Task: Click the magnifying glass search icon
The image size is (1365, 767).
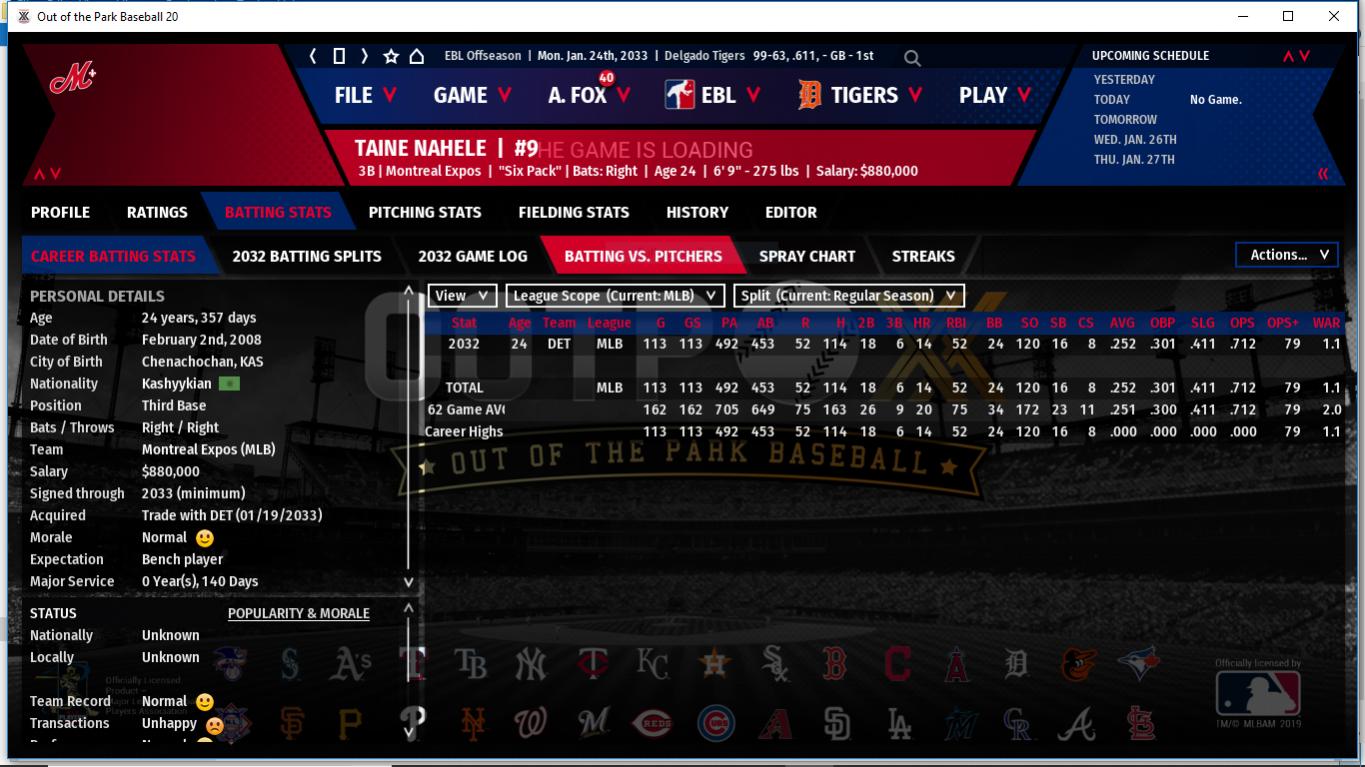Action: pos(912,58)
